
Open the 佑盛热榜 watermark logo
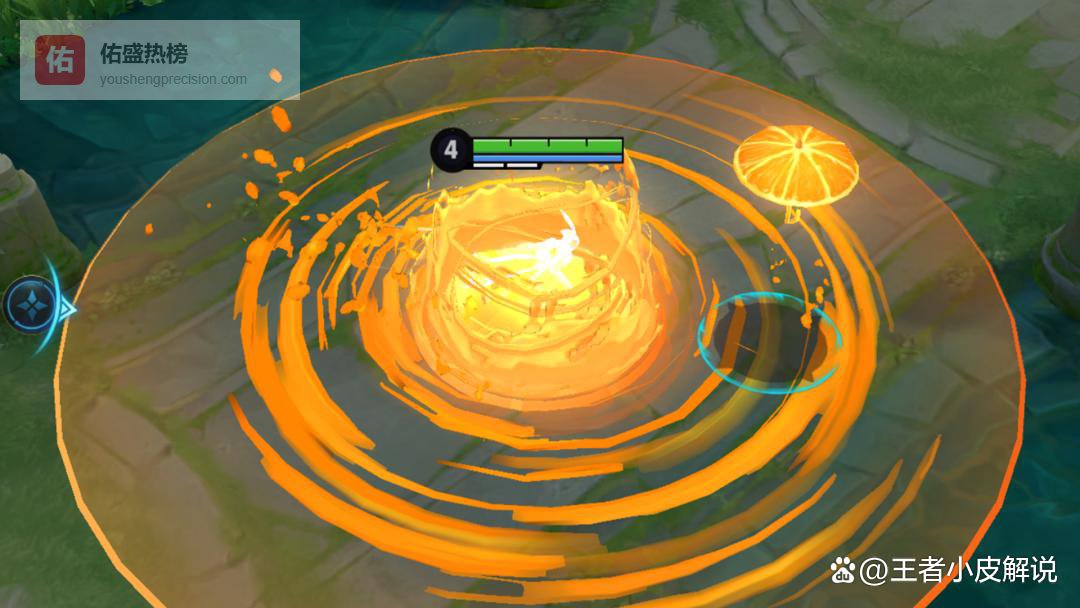(x=60, y=60)
